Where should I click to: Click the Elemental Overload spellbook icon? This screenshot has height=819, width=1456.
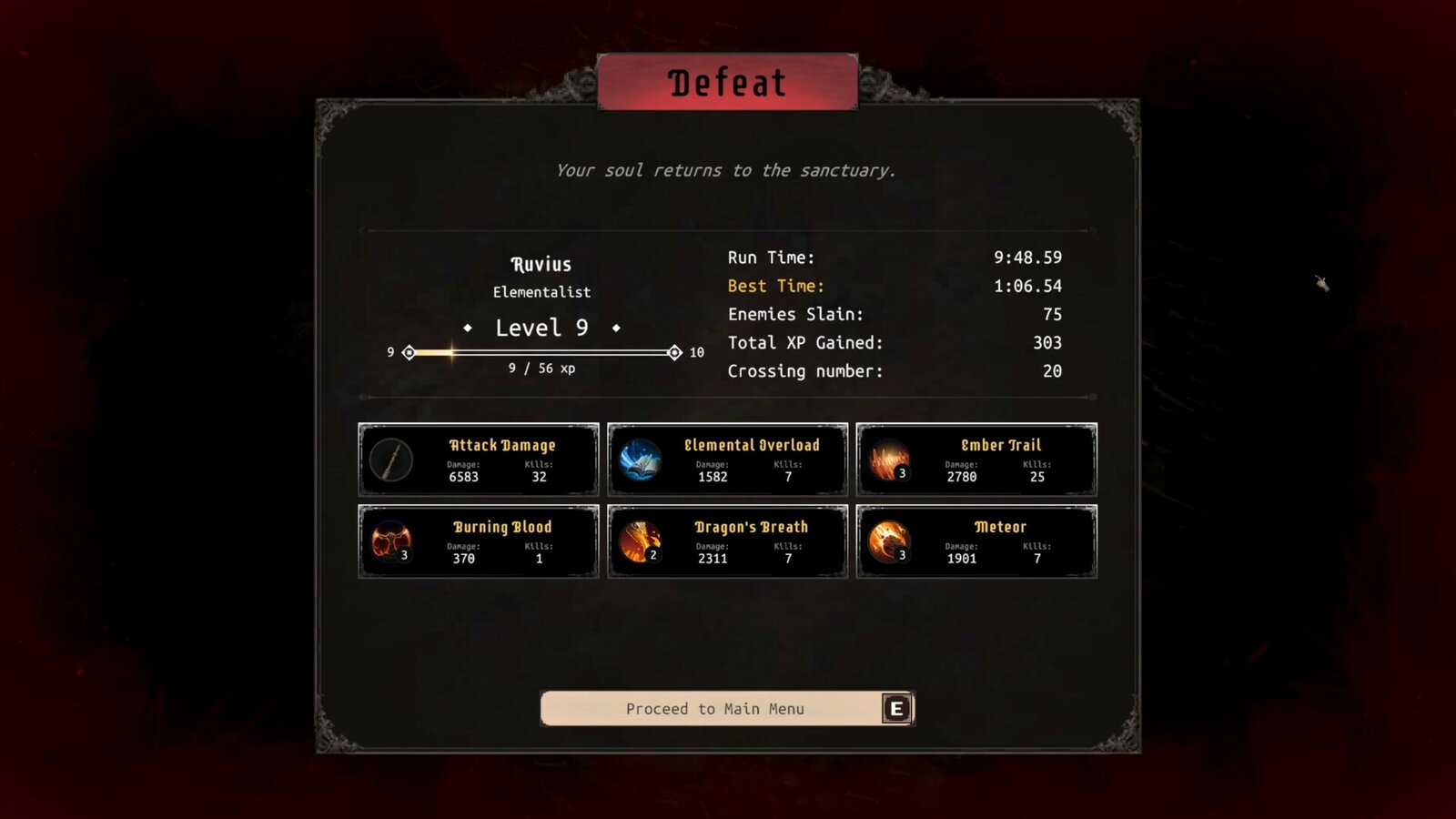coord(639,459)
